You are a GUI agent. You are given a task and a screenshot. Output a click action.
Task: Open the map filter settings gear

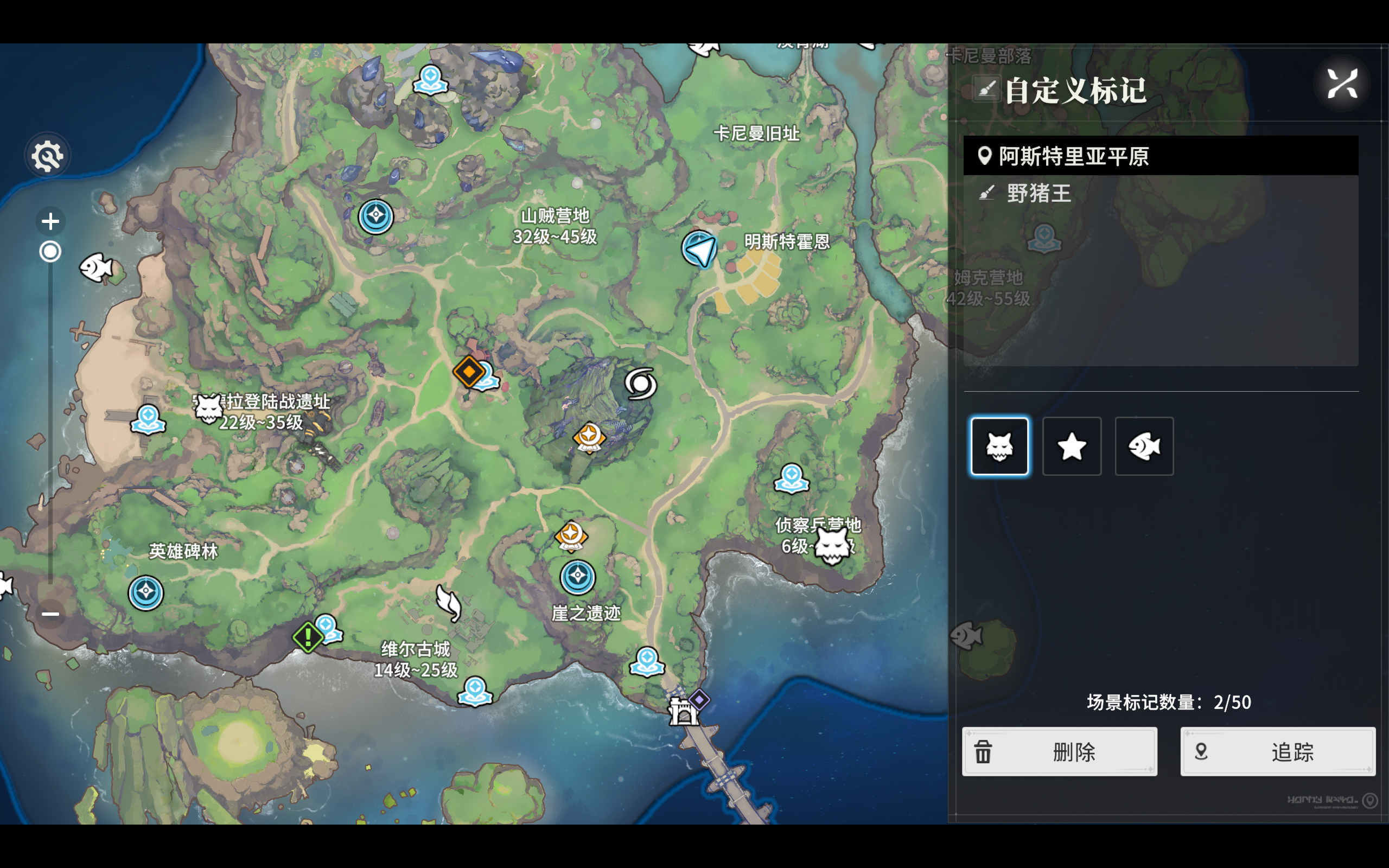point(48,155)
